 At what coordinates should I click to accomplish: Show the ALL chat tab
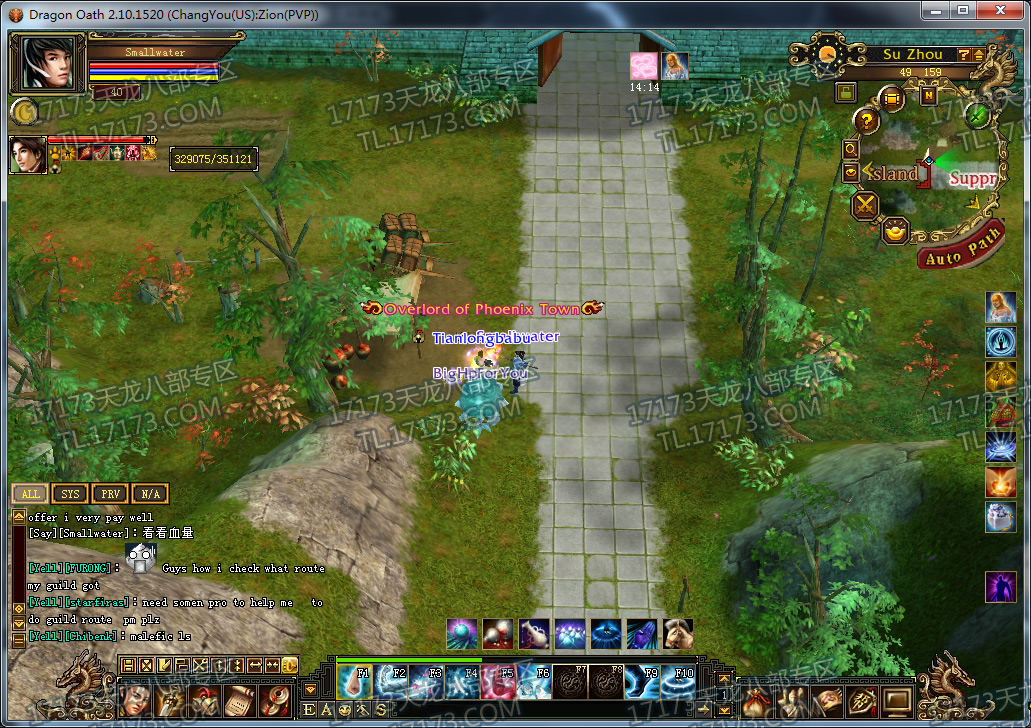tap(31, 494)
